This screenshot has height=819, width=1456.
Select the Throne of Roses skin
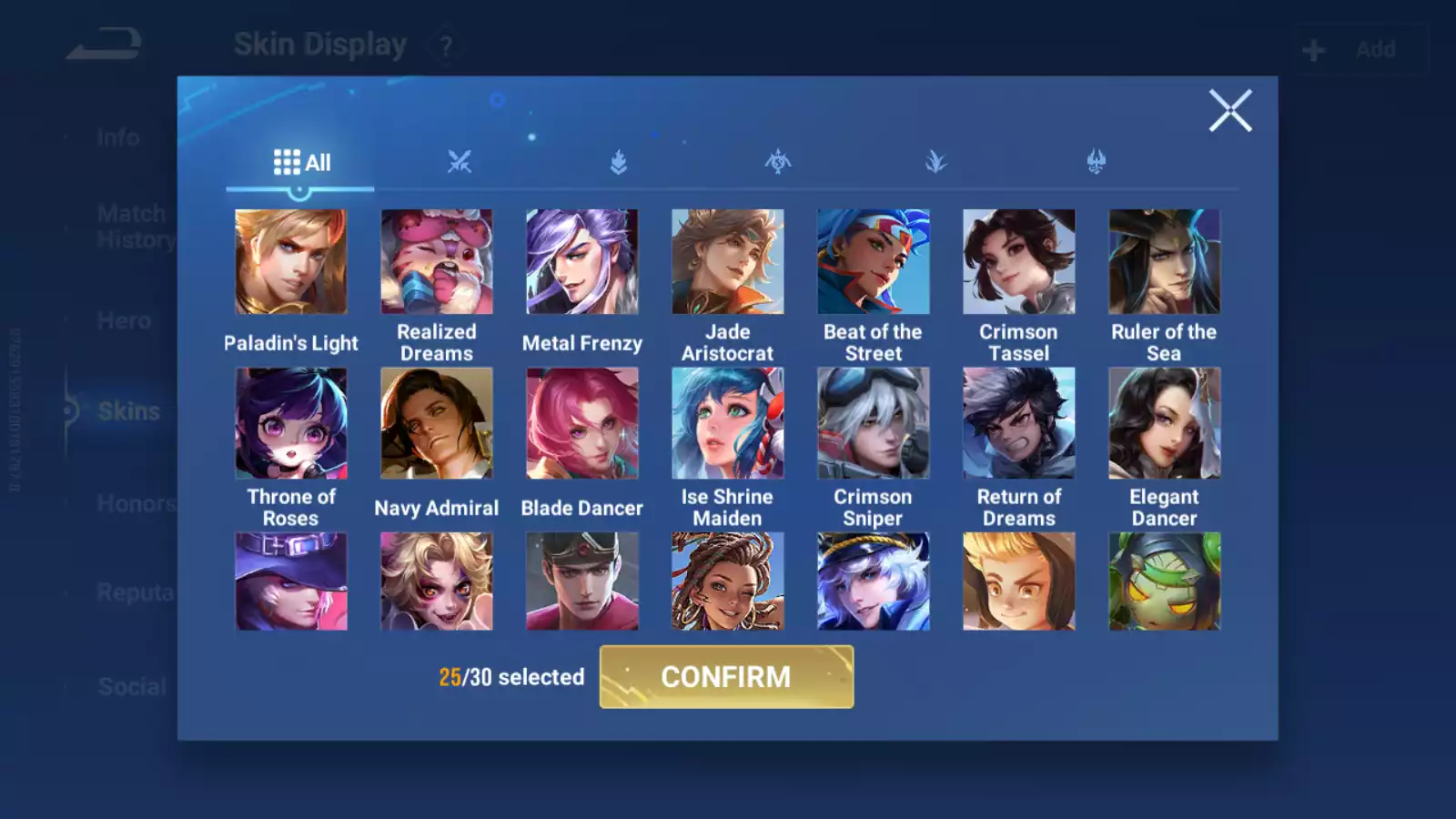291,423
